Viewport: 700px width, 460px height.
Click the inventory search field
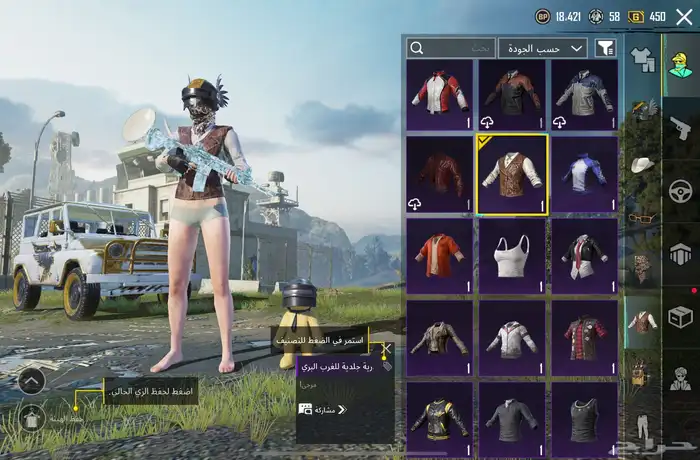pyautogui.click(x=451, y=48)
